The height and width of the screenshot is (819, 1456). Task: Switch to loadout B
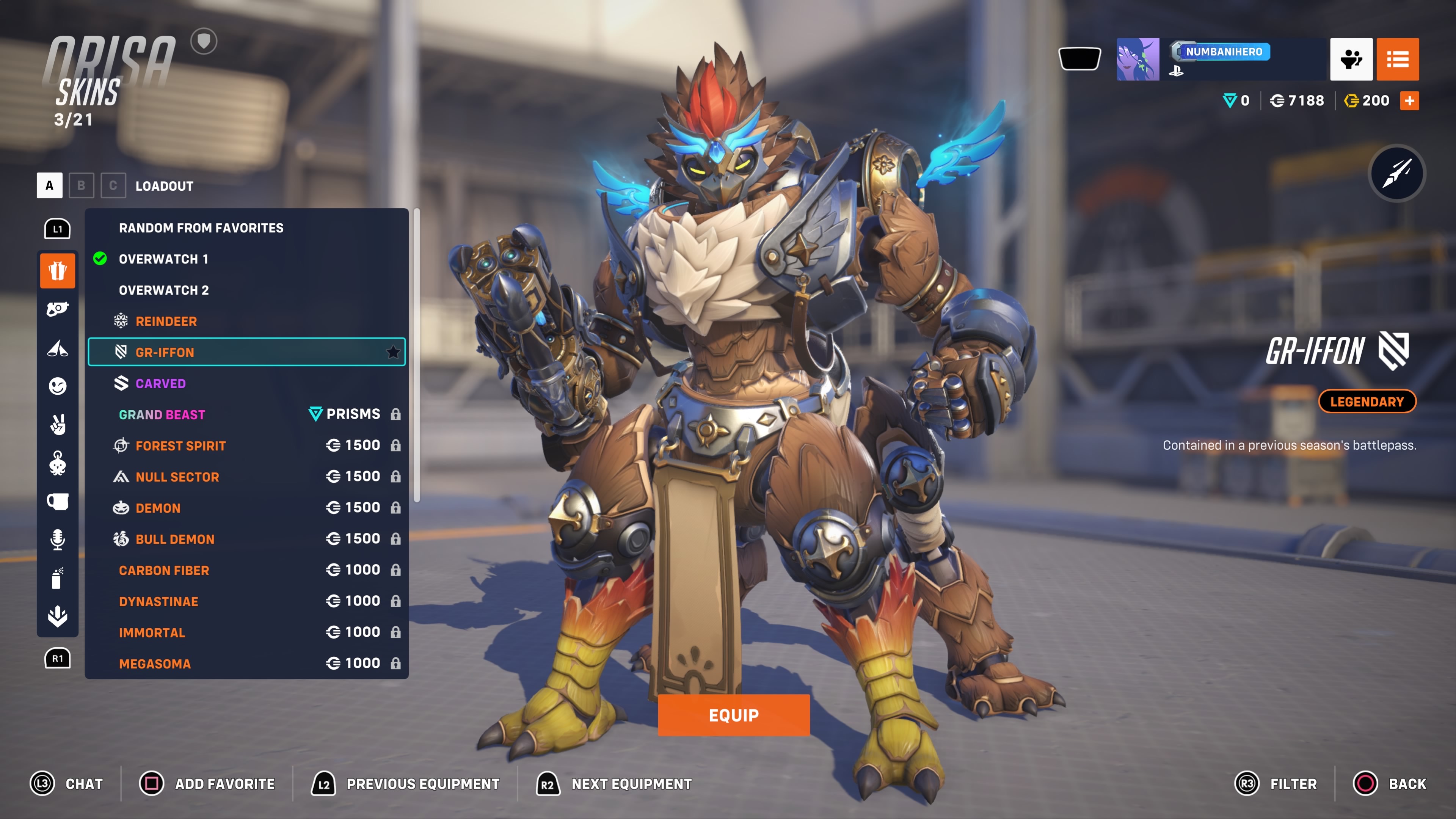81,185
